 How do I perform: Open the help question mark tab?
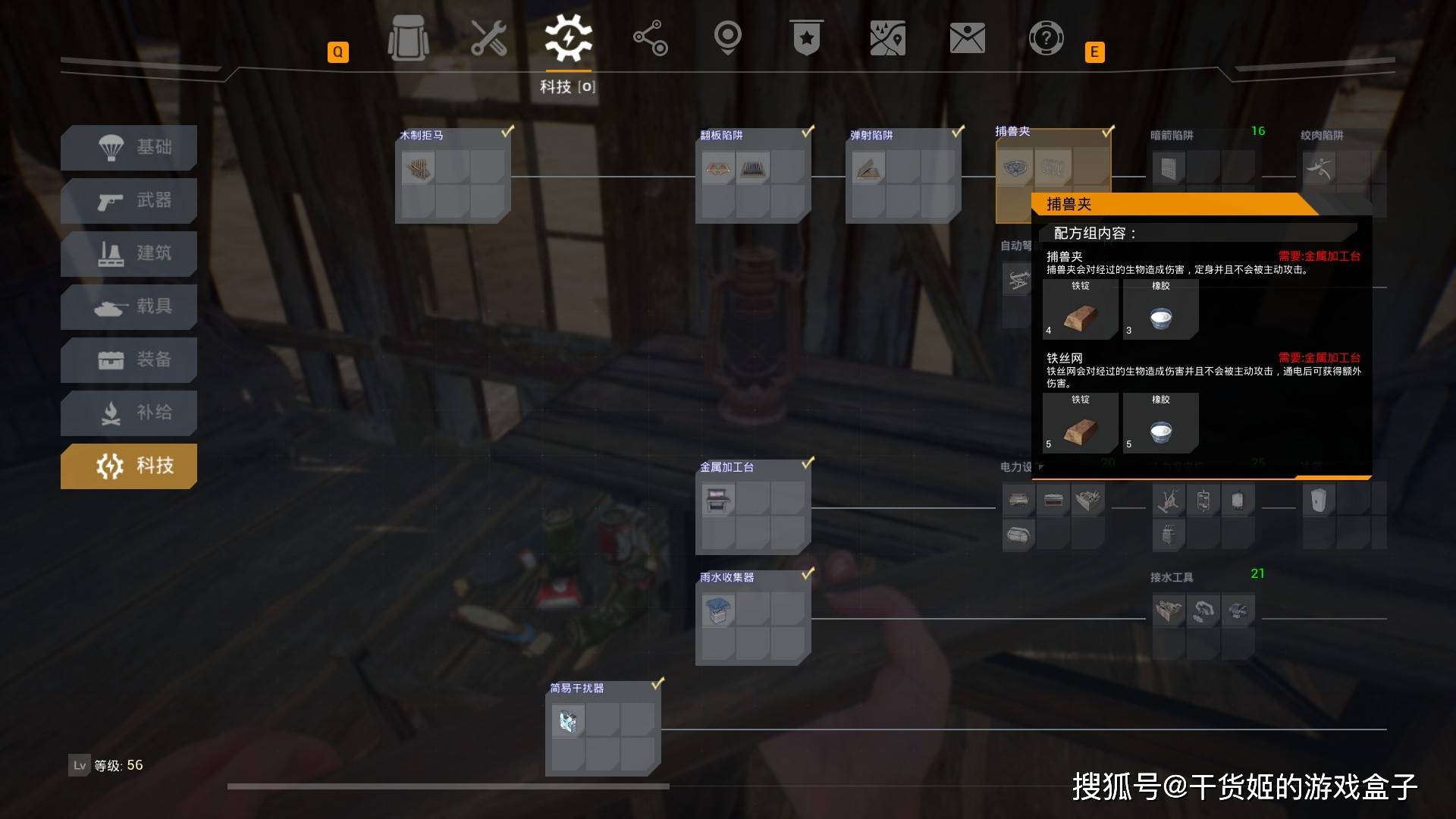[1046, 38]
